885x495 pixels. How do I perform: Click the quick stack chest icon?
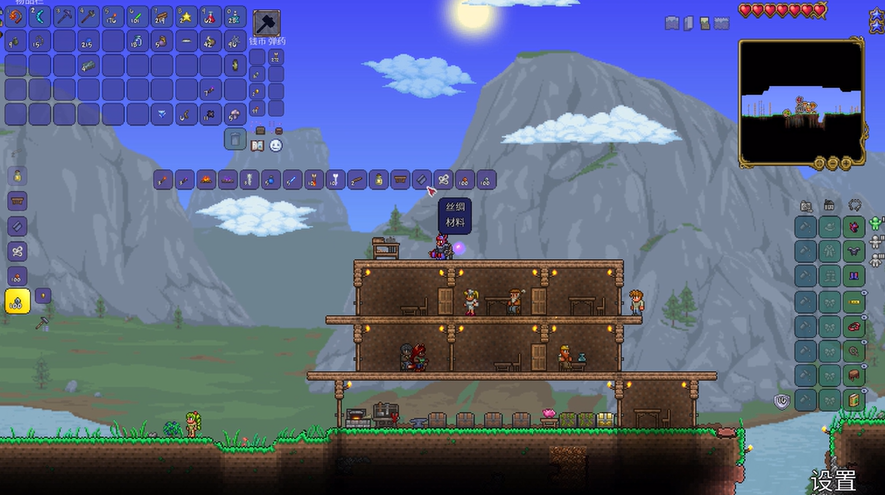(x=260, y=130)
